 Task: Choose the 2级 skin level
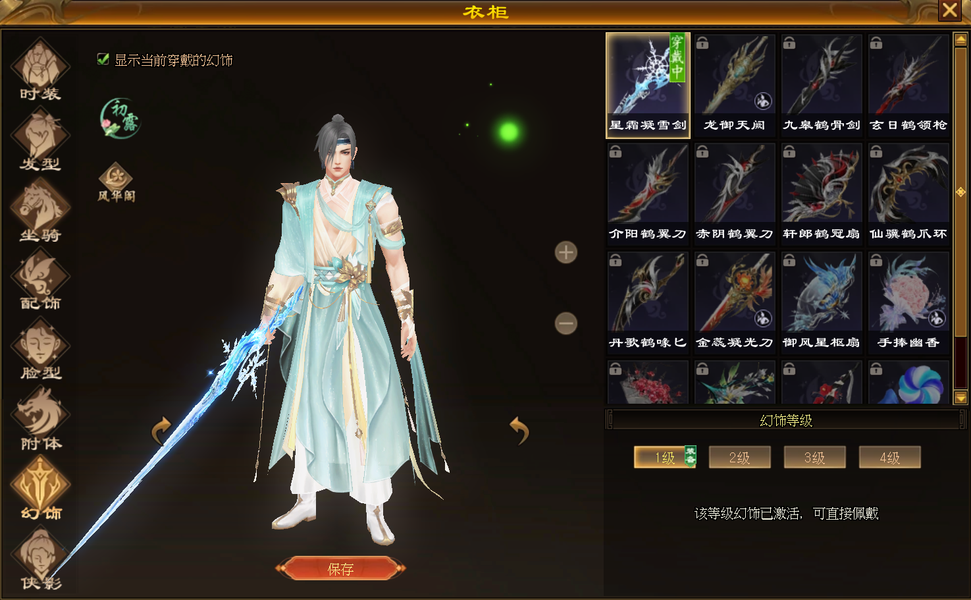[739, 458]
